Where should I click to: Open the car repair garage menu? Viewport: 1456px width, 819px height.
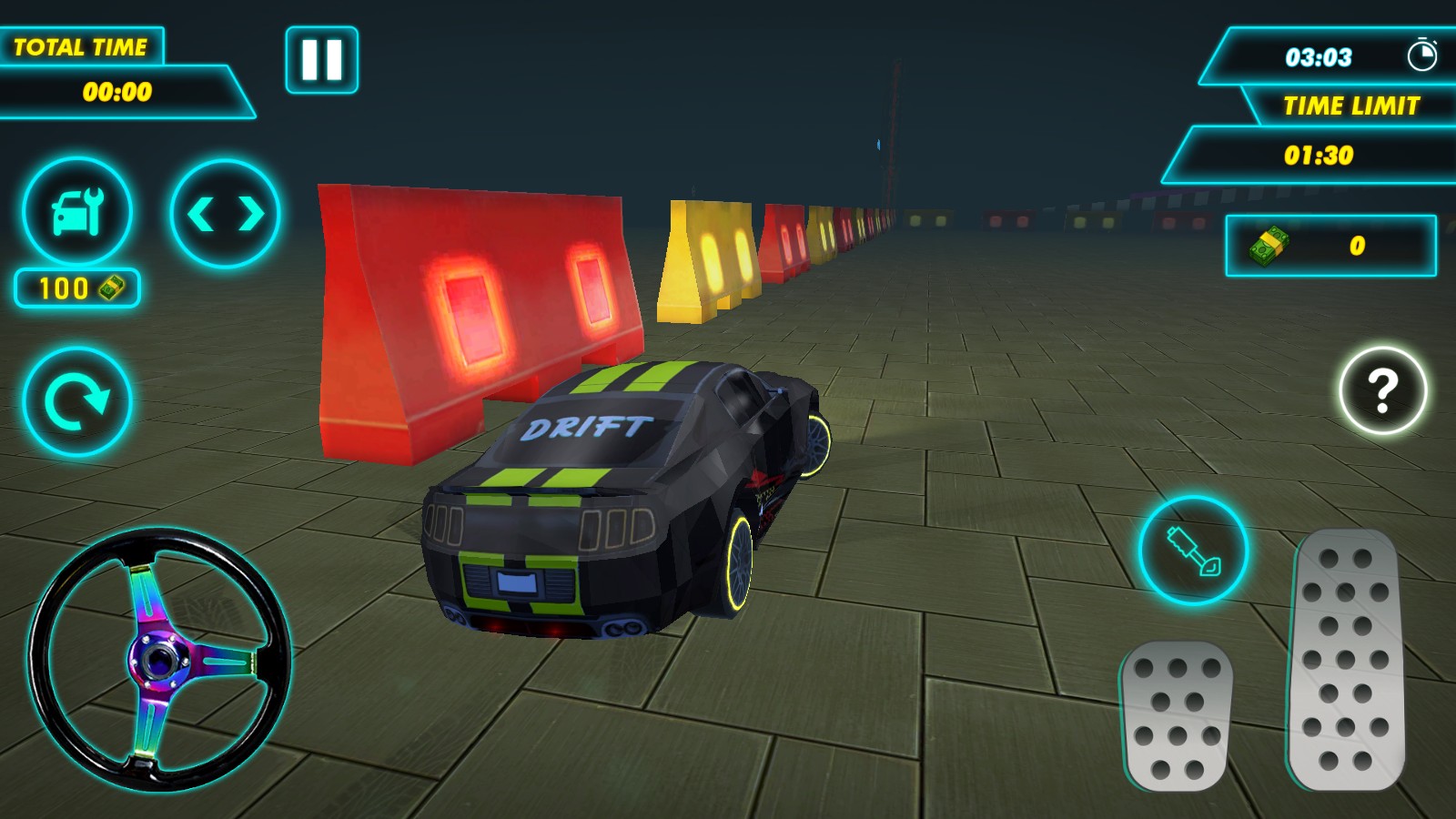pos(79,211)
